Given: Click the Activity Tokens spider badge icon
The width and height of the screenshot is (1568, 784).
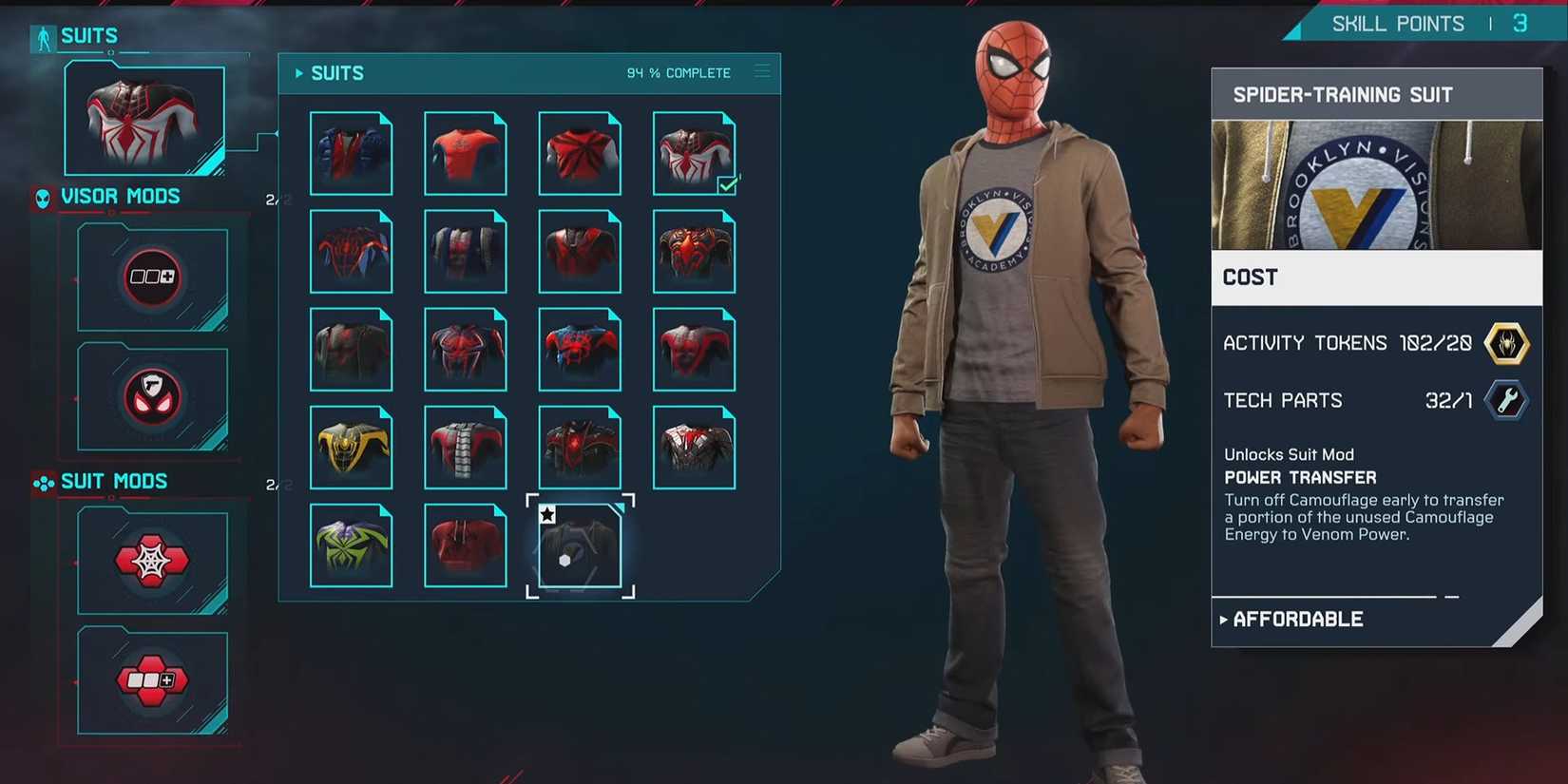Looking at the screenshot, I should [x=1509, y=343].
